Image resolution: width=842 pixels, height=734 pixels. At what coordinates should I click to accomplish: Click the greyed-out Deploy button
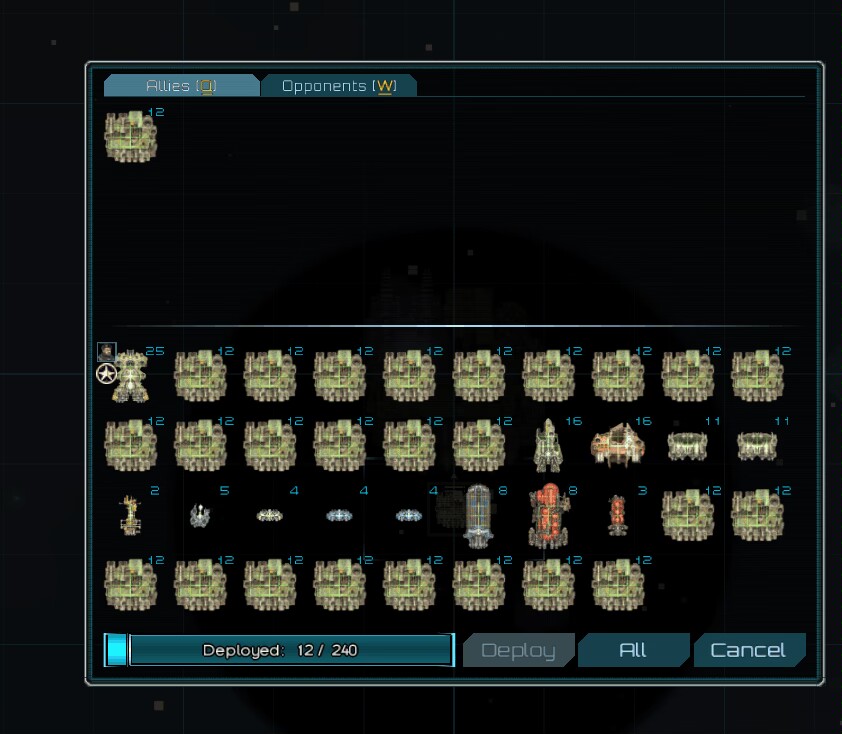pos(518,650)
